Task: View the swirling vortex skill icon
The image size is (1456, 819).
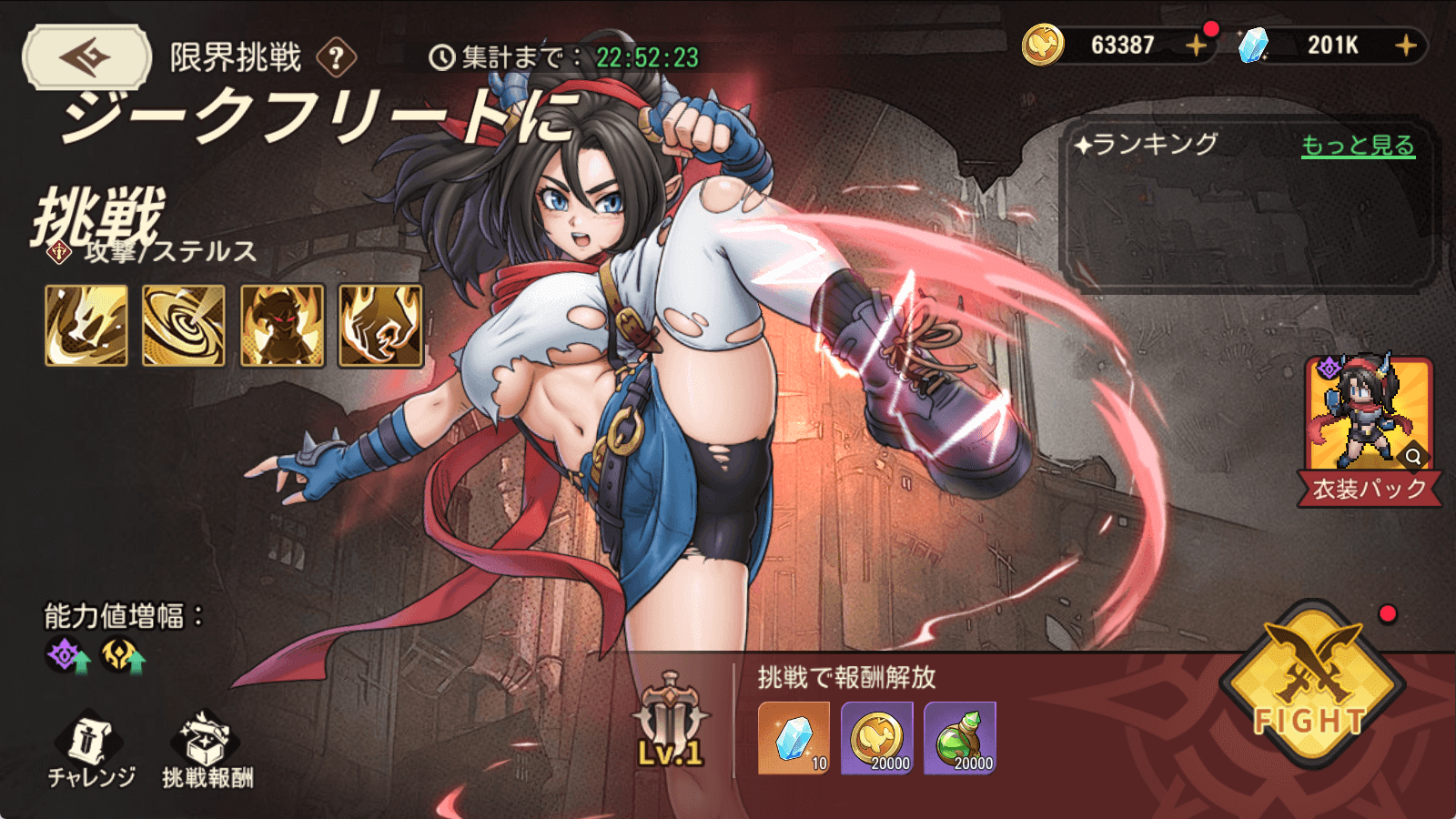Action: pyautogui.click(x=184, y=326)
